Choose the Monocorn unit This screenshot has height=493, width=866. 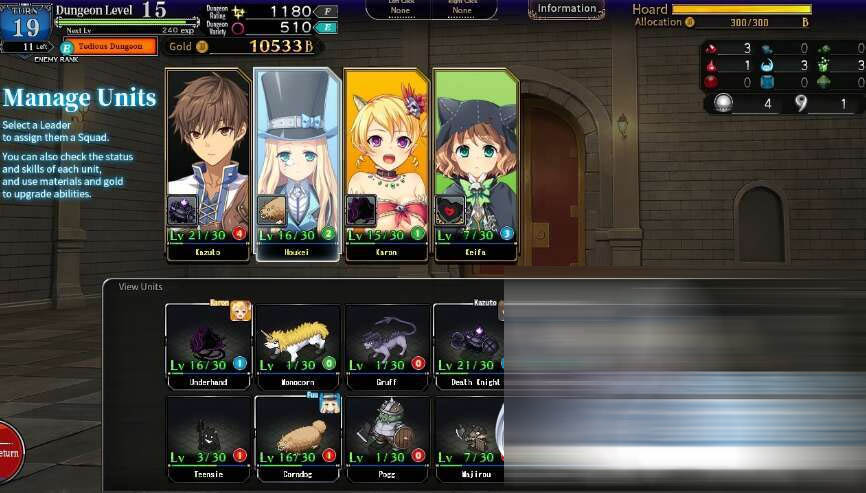(x=297, y=343)
